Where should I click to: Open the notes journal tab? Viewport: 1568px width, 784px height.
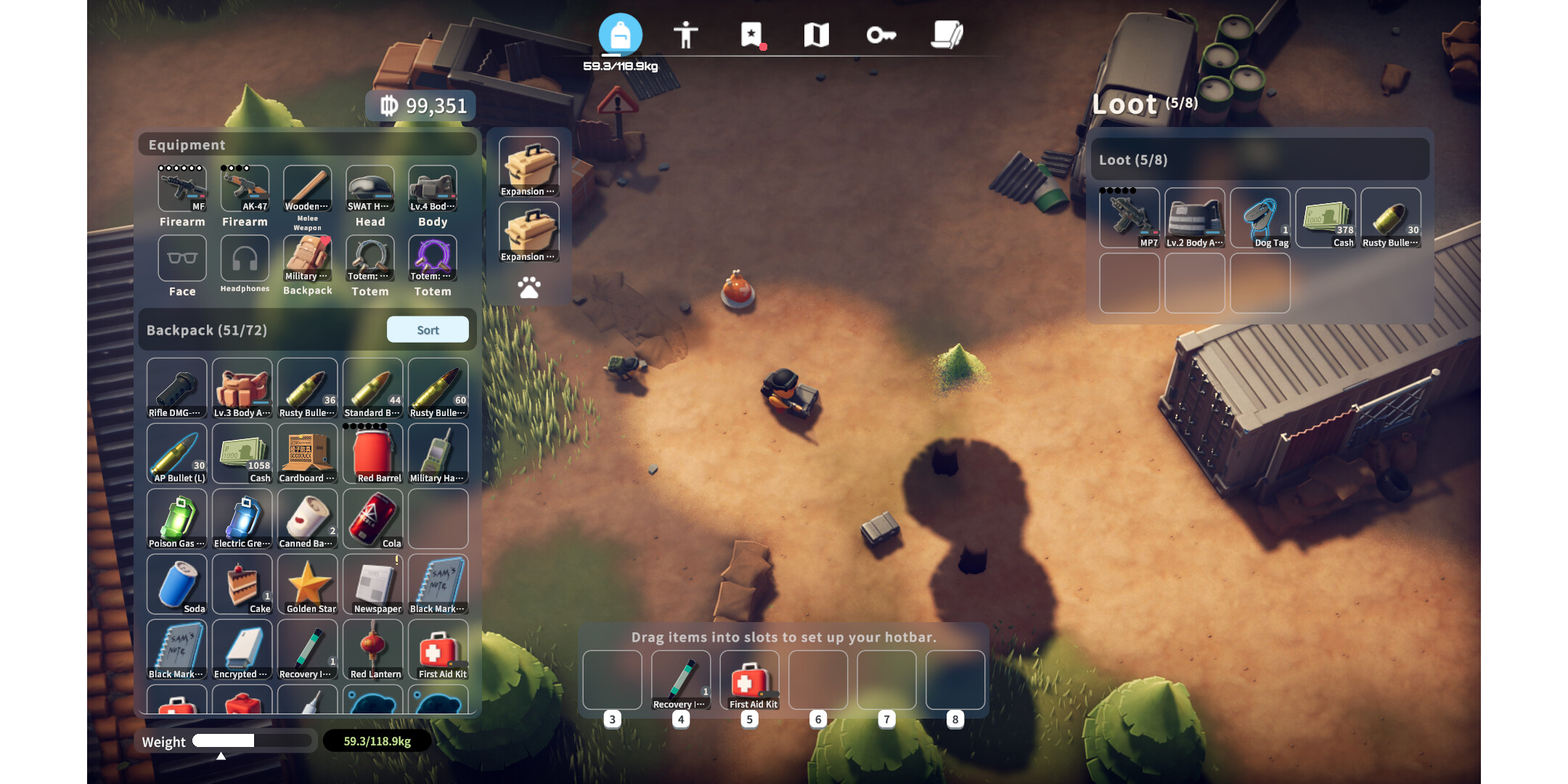(947, 34)
